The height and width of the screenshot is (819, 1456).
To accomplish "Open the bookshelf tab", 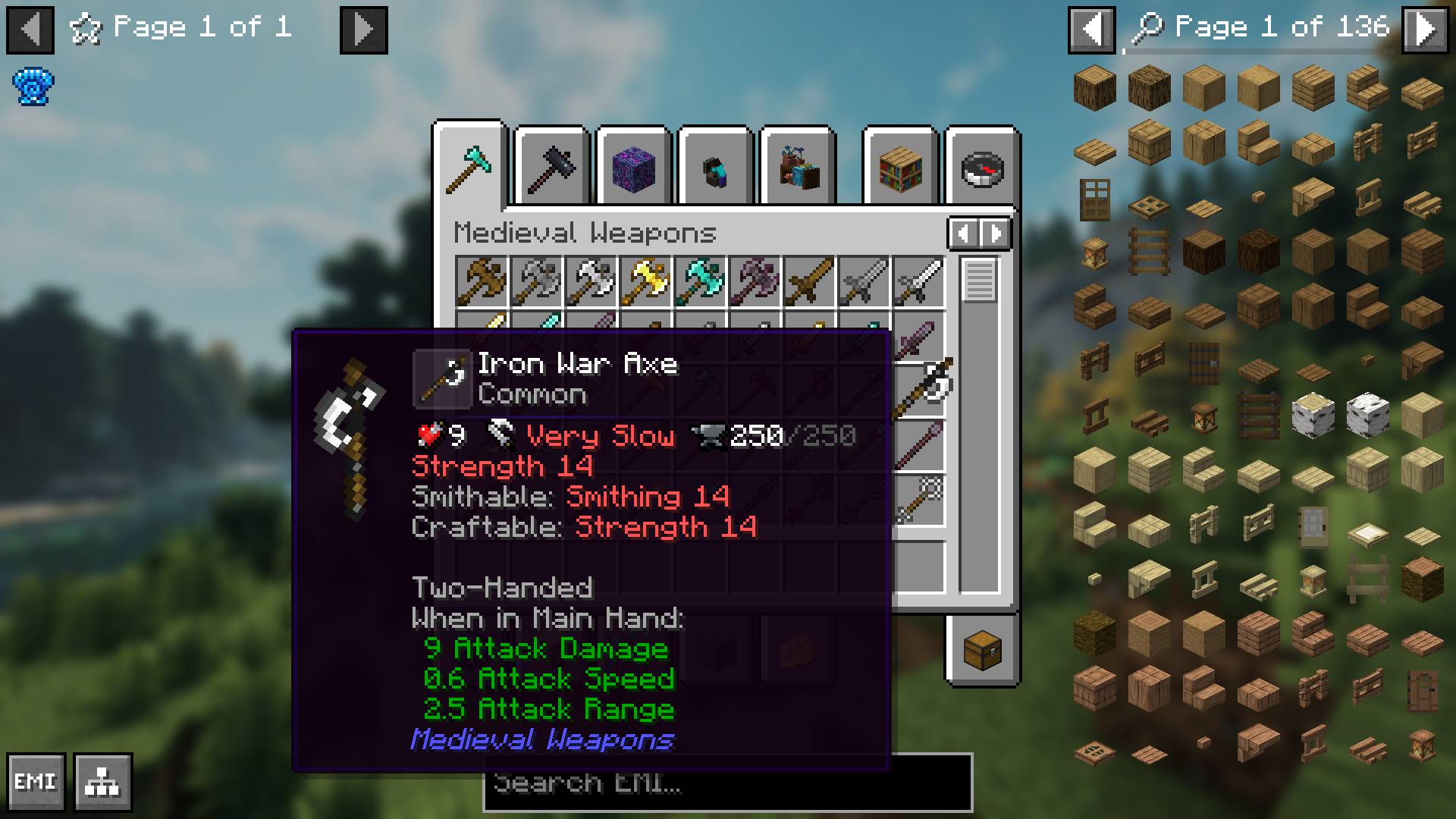I will click(900, 168).
